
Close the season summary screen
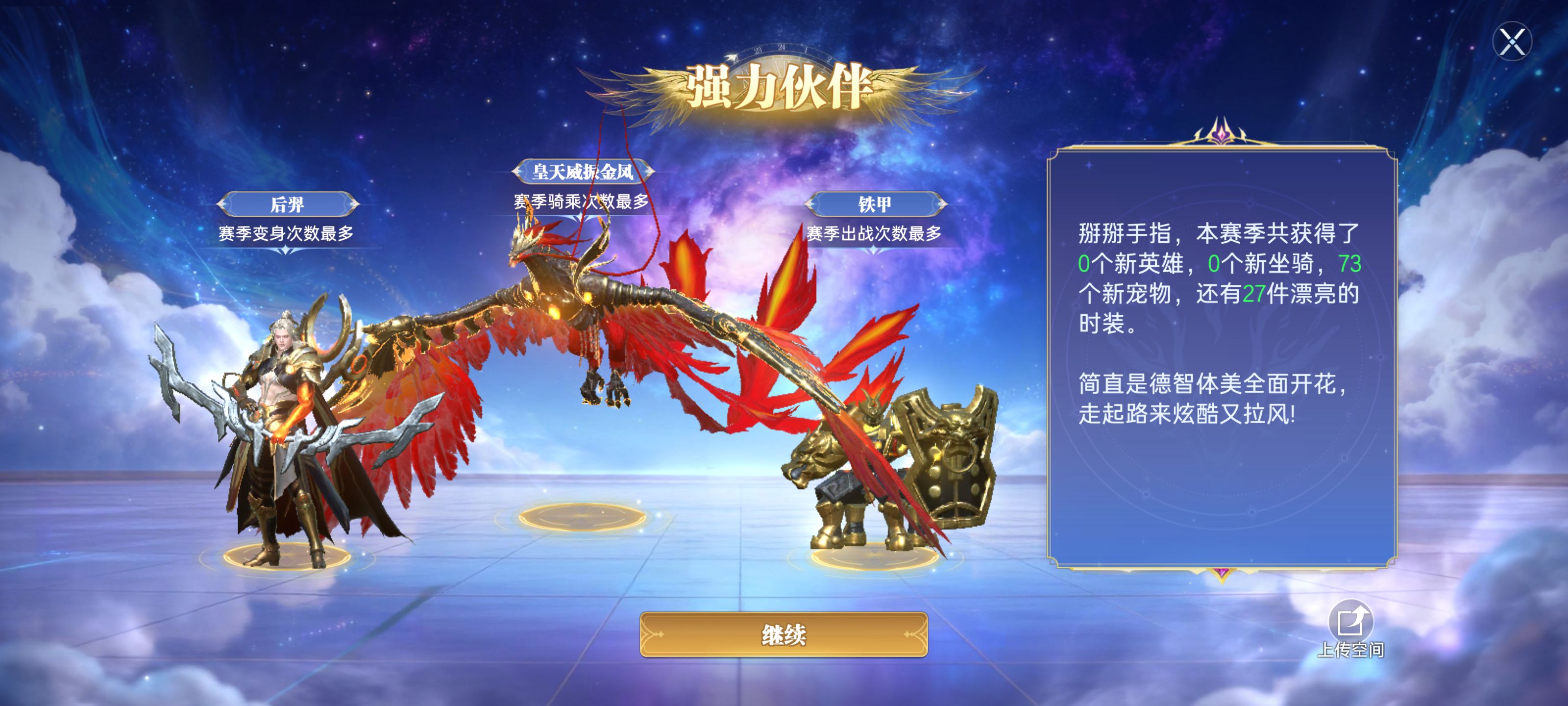[1511, 42]
